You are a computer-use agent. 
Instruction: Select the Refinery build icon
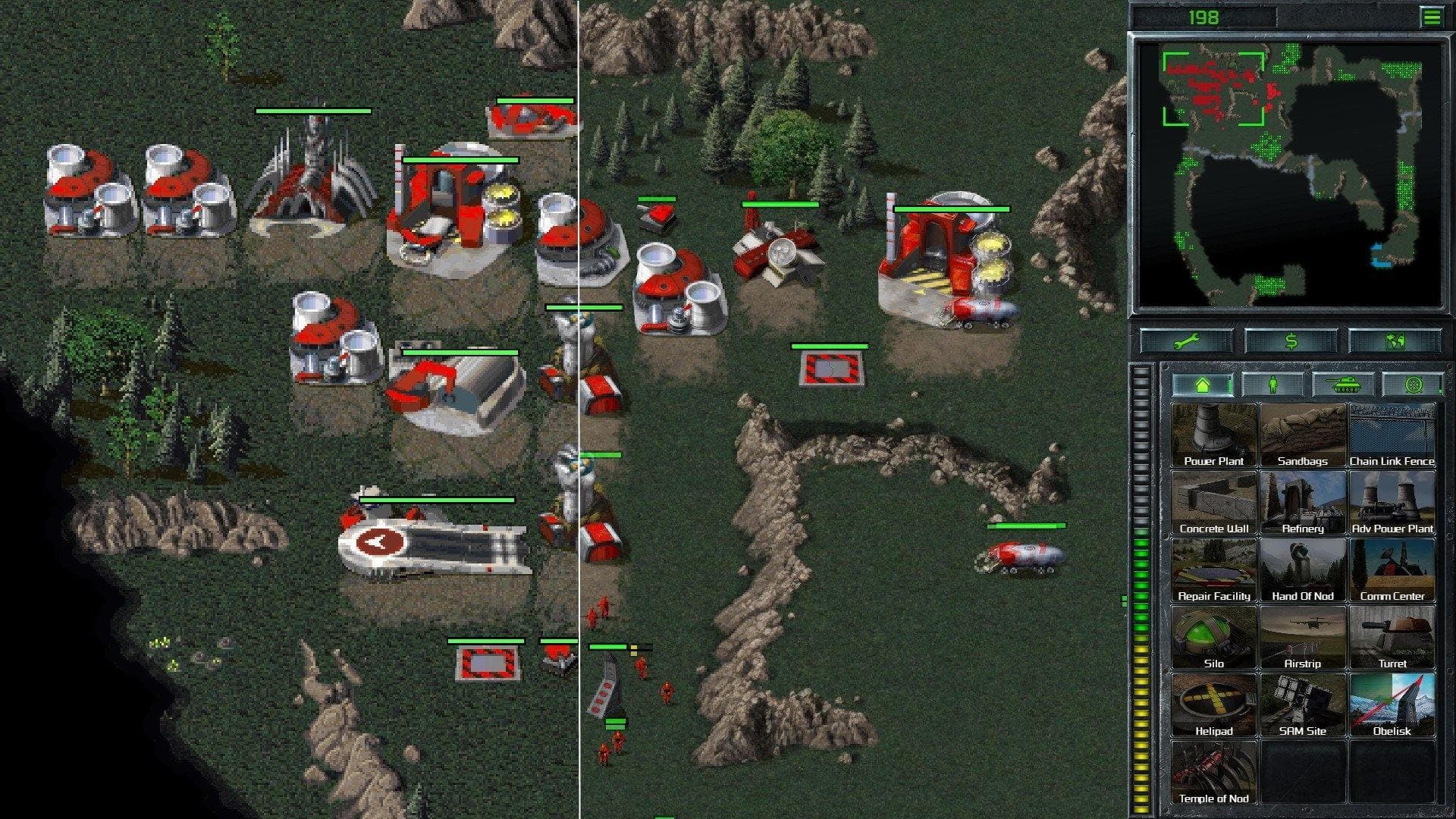1303,501
